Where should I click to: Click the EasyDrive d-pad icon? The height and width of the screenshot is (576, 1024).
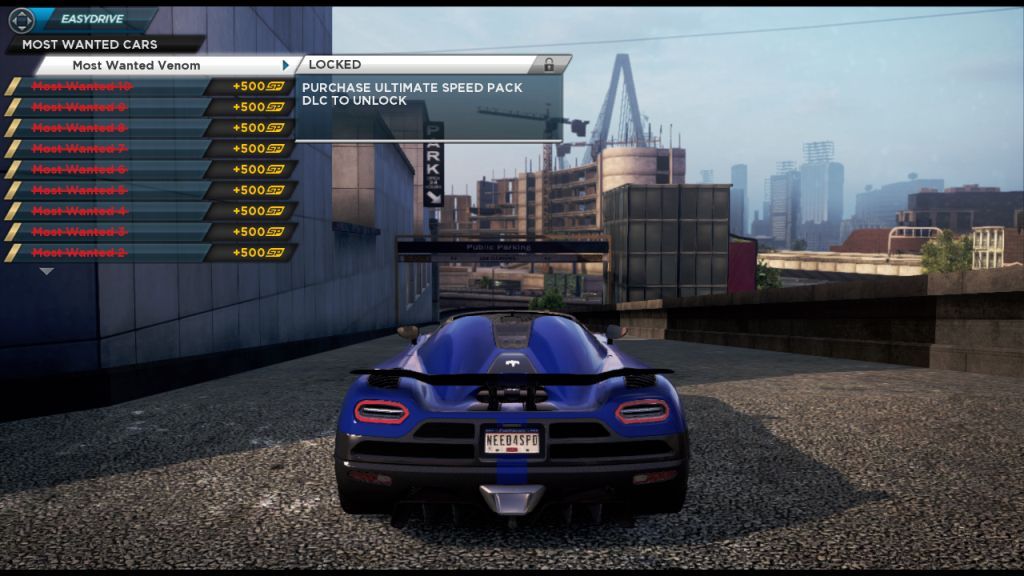[21, 20]
